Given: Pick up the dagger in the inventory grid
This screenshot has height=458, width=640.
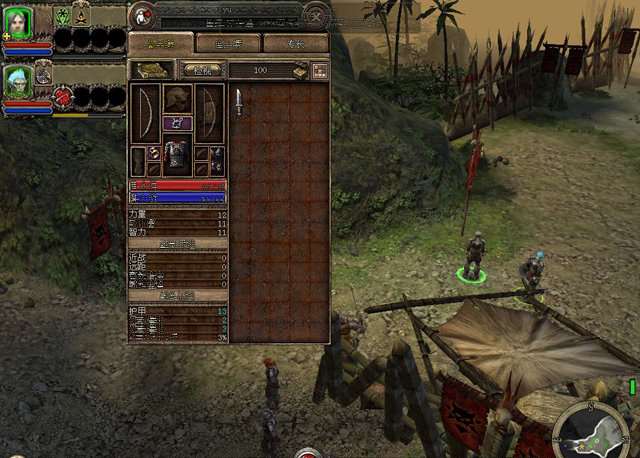Looking at the screenshot, I should [239, 101].
